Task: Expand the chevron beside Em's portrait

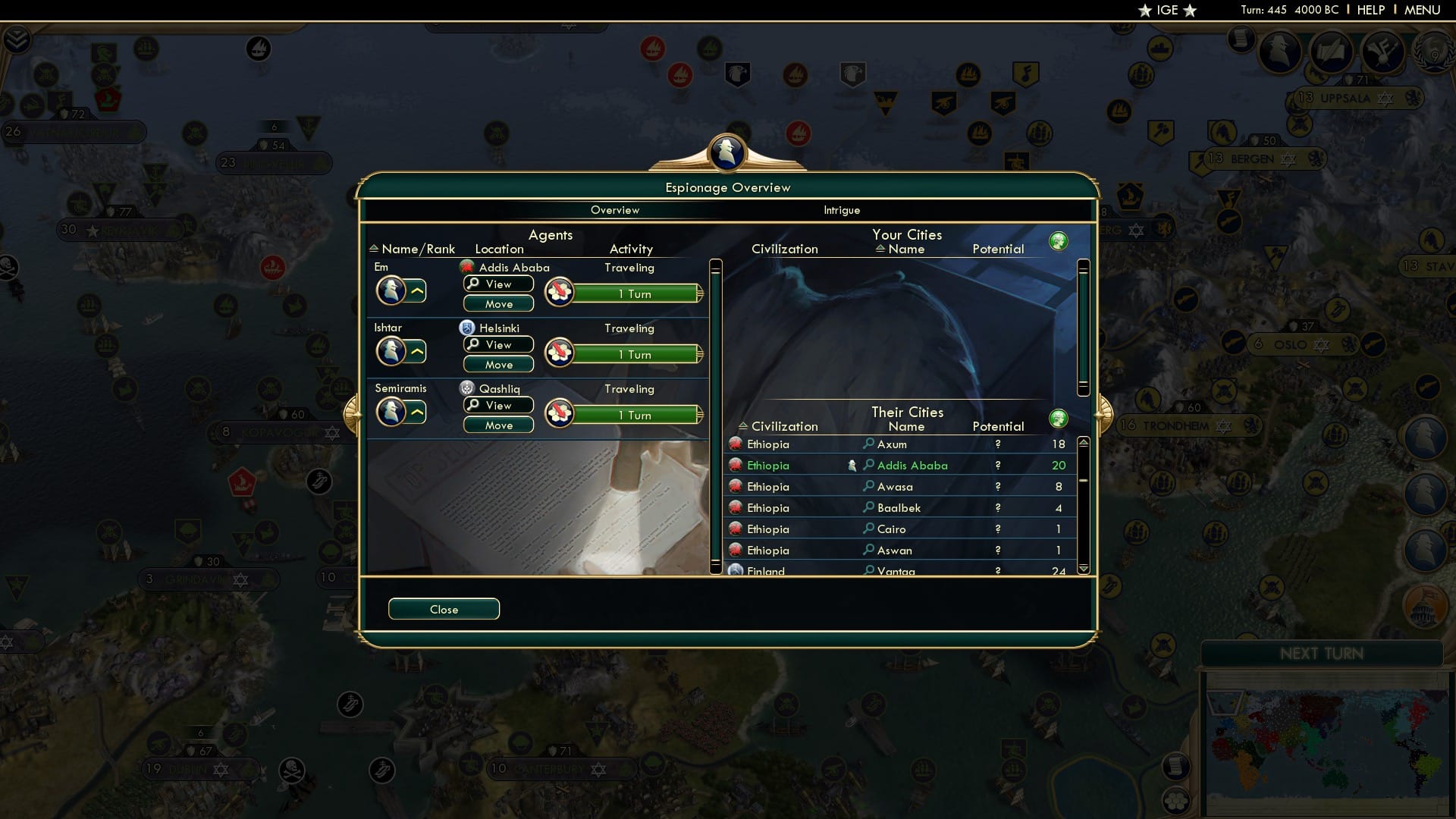Action: click(x=418, y=290)
